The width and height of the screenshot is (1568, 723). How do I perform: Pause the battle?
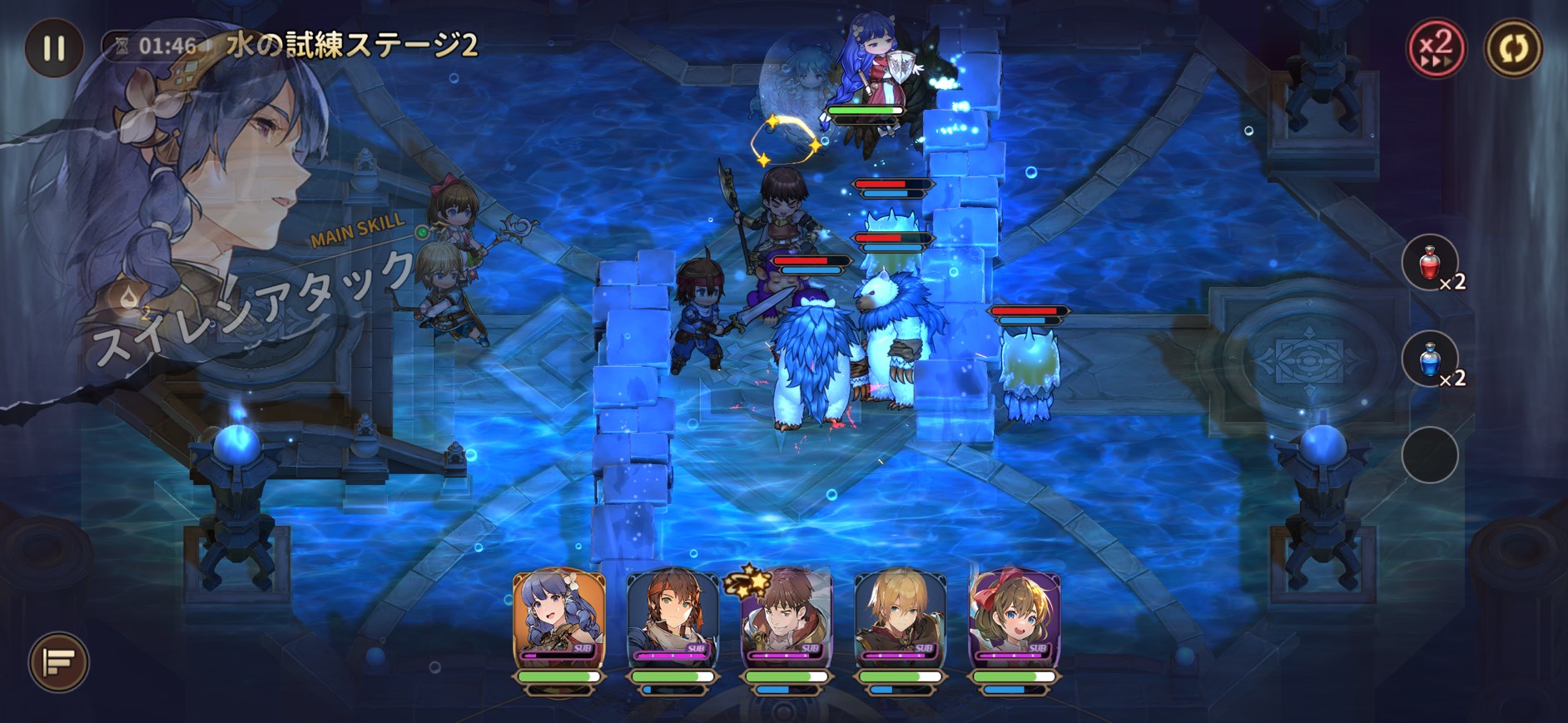coord(54,47)
